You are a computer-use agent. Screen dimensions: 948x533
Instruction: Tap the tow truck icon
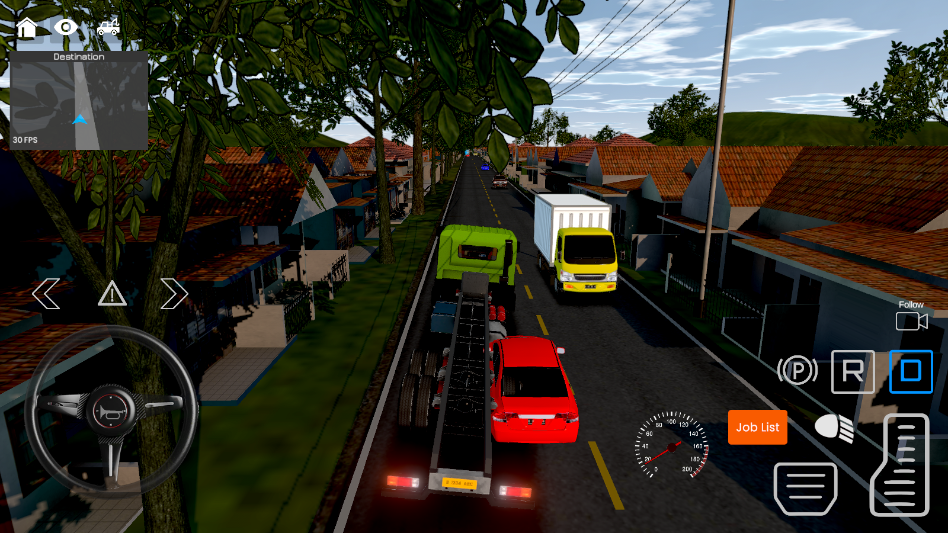(x=108, y=27)
